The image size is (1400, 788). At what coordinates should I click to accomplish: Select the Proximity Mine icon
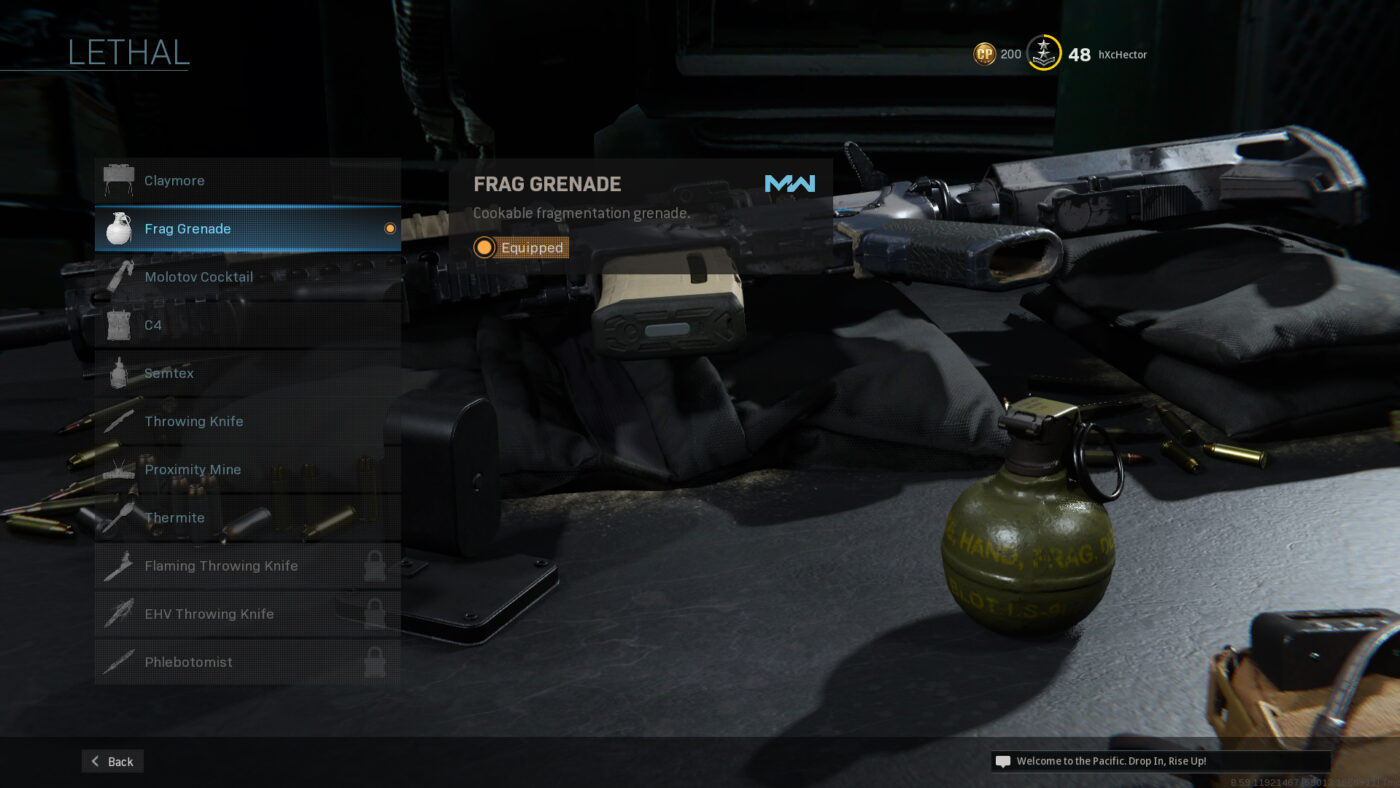point(119,468)
